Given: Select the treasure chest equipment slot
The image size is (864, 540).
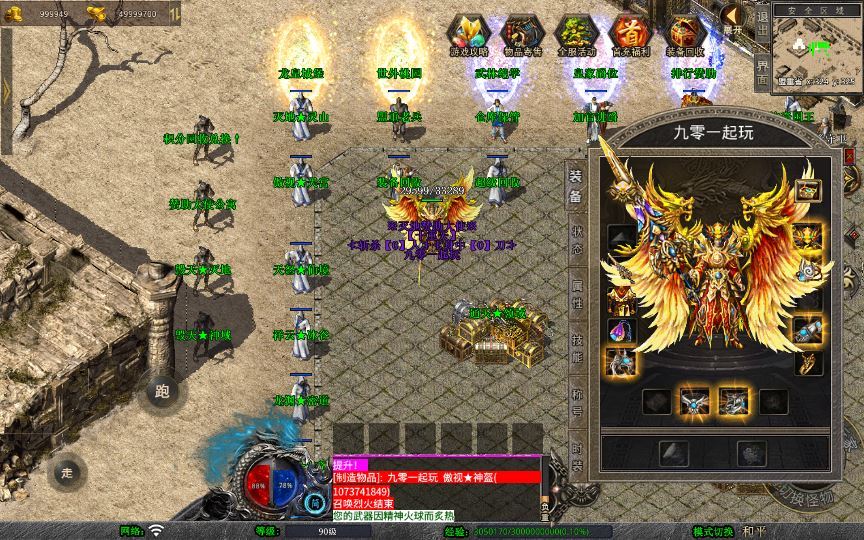Looking at the screenshot, I should (807, 189).
